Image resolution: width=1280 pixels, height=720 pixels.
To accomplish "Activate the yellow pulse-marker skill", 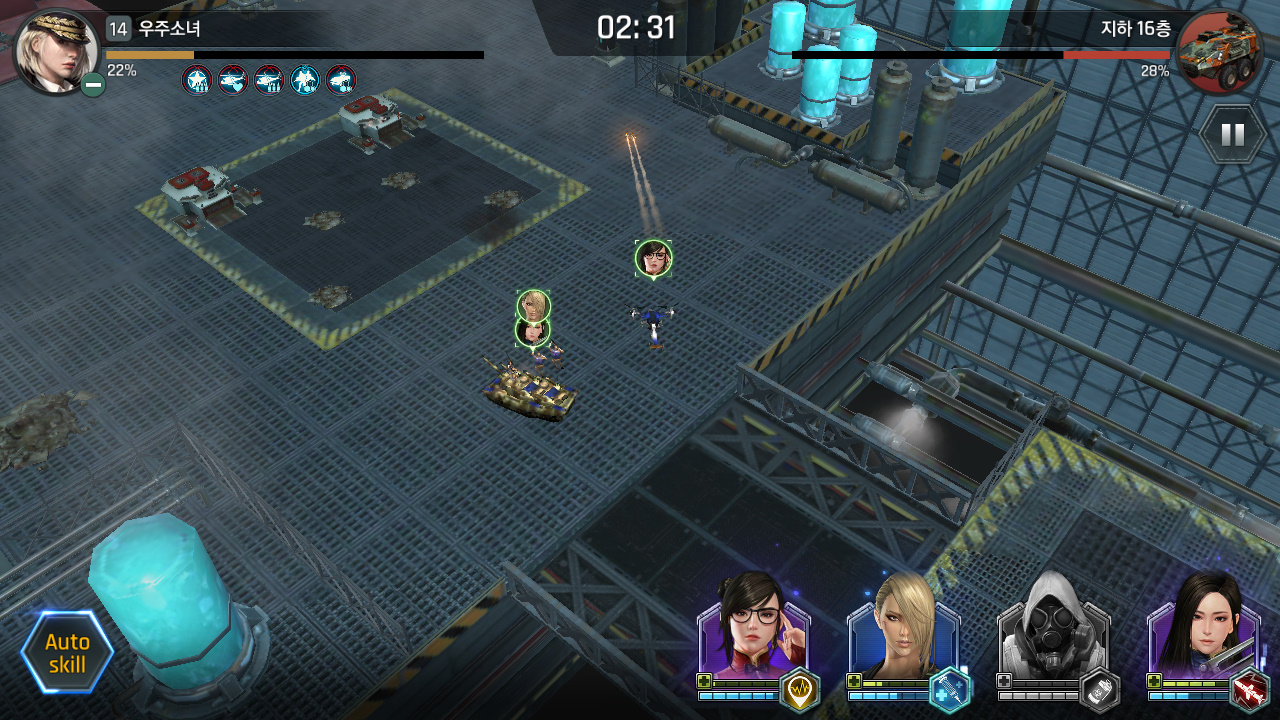I will click(x=800, y=690).
